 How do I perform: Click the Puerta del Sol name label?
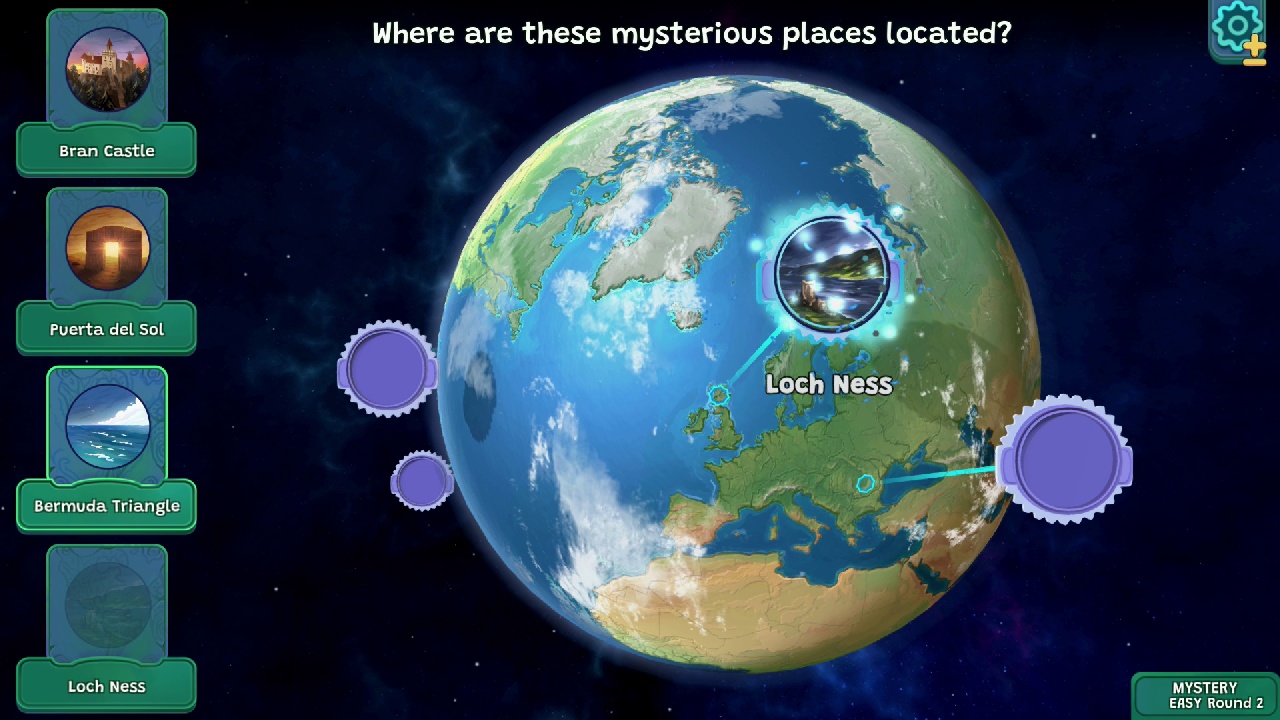click(106, 328)
